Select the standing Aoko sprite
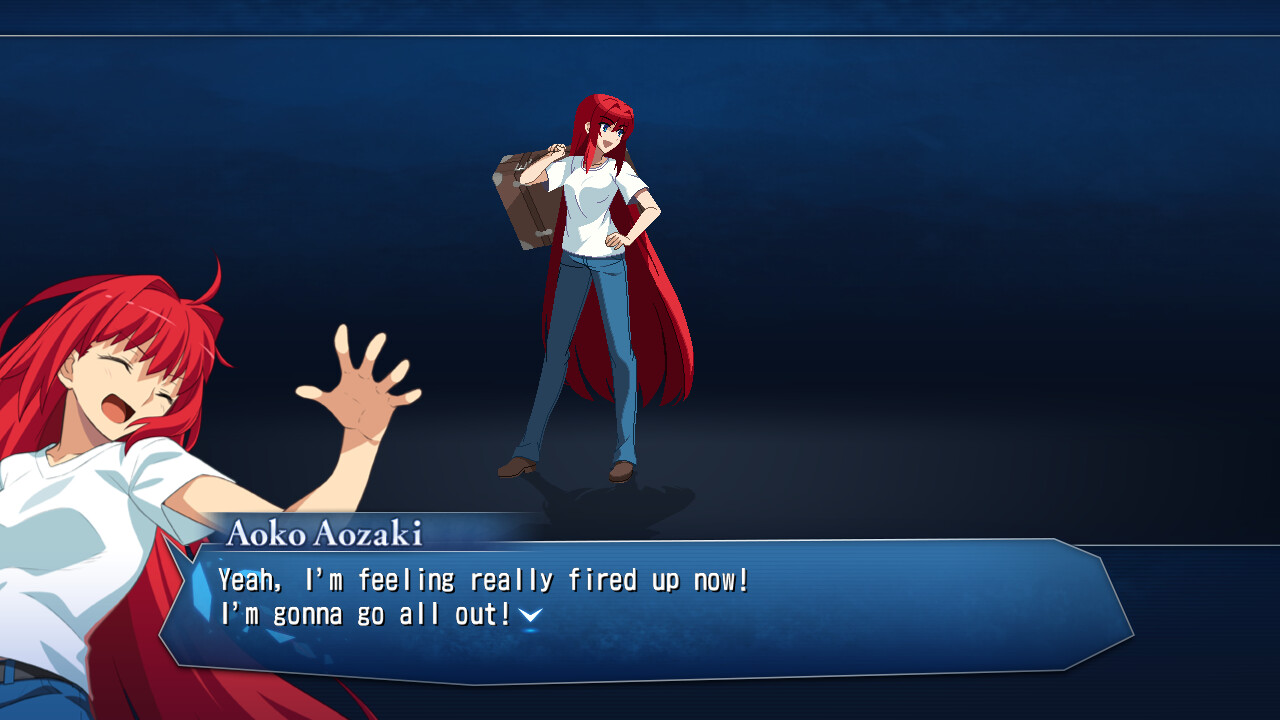The width and height of the screenshot is (1280, 720). click(600, 280)
